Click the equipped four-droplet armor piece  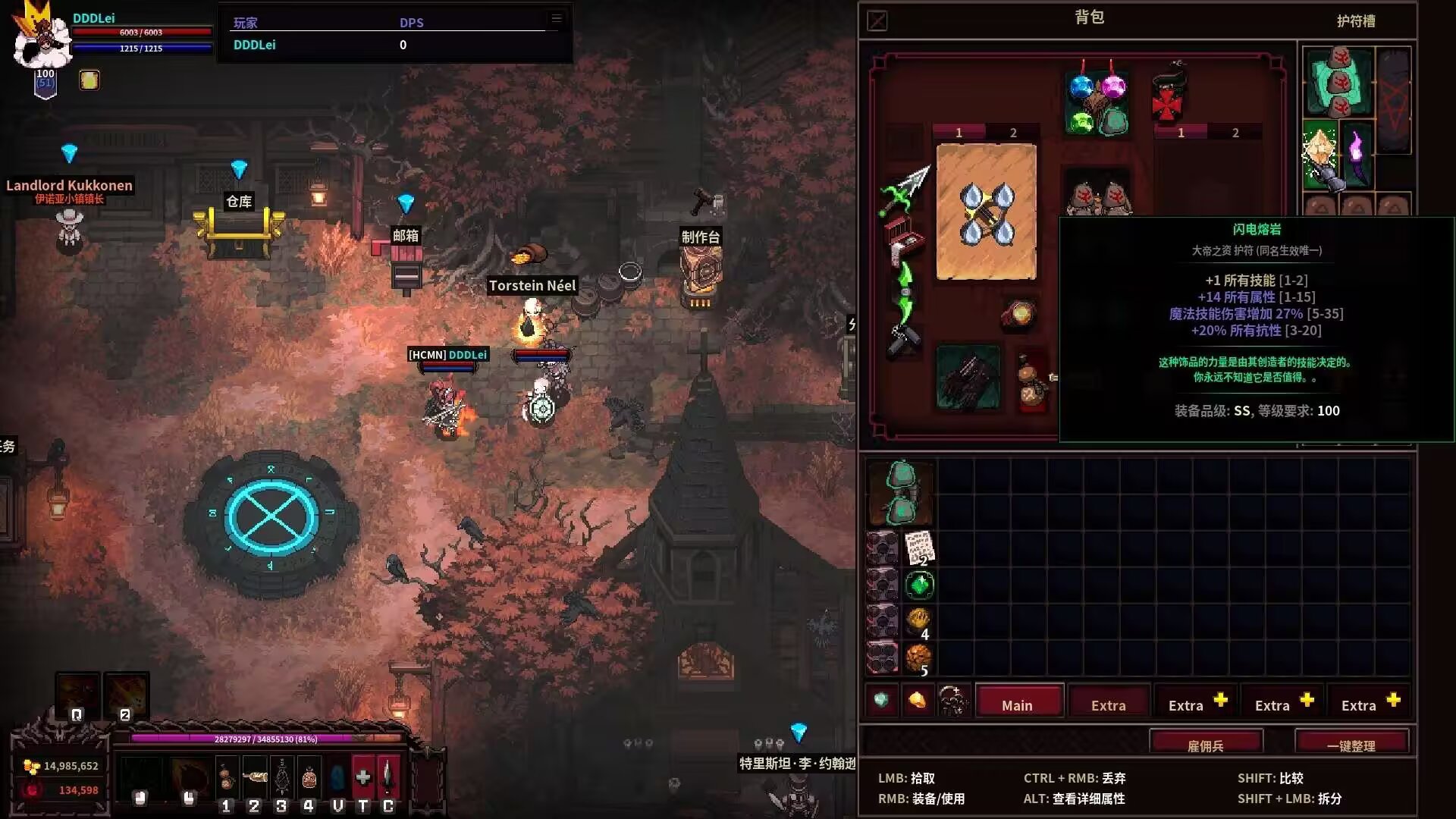tap(986, 212)
